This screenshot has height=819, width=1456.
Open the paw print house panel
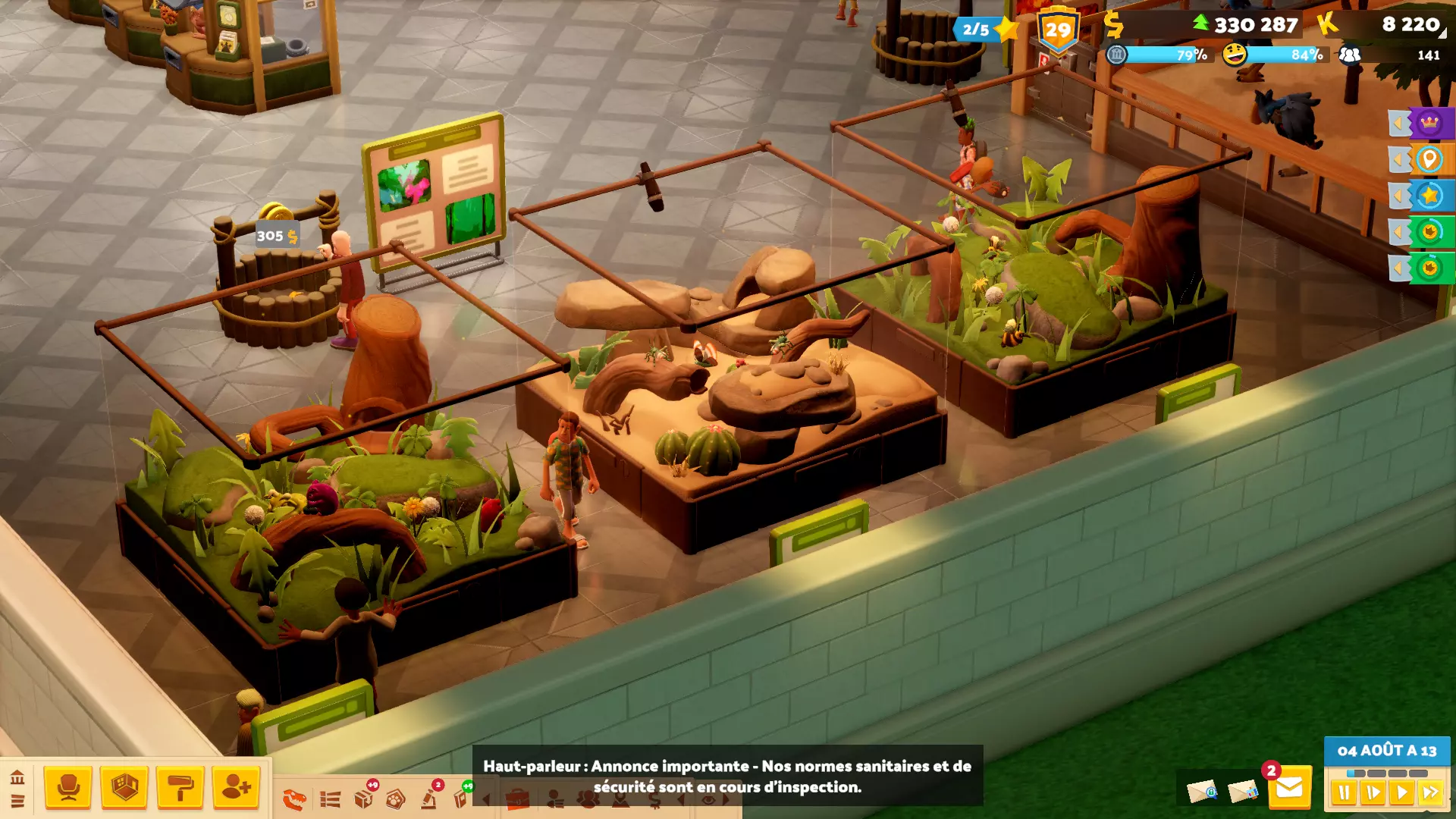[395, 799]
